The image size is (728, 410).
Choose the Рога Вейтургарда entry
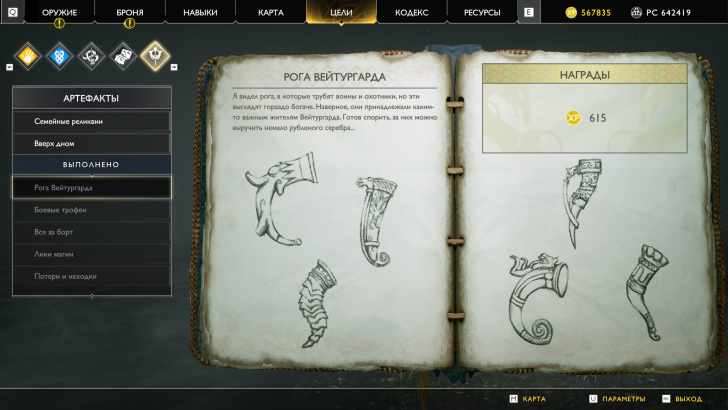[x=91, y=187]
